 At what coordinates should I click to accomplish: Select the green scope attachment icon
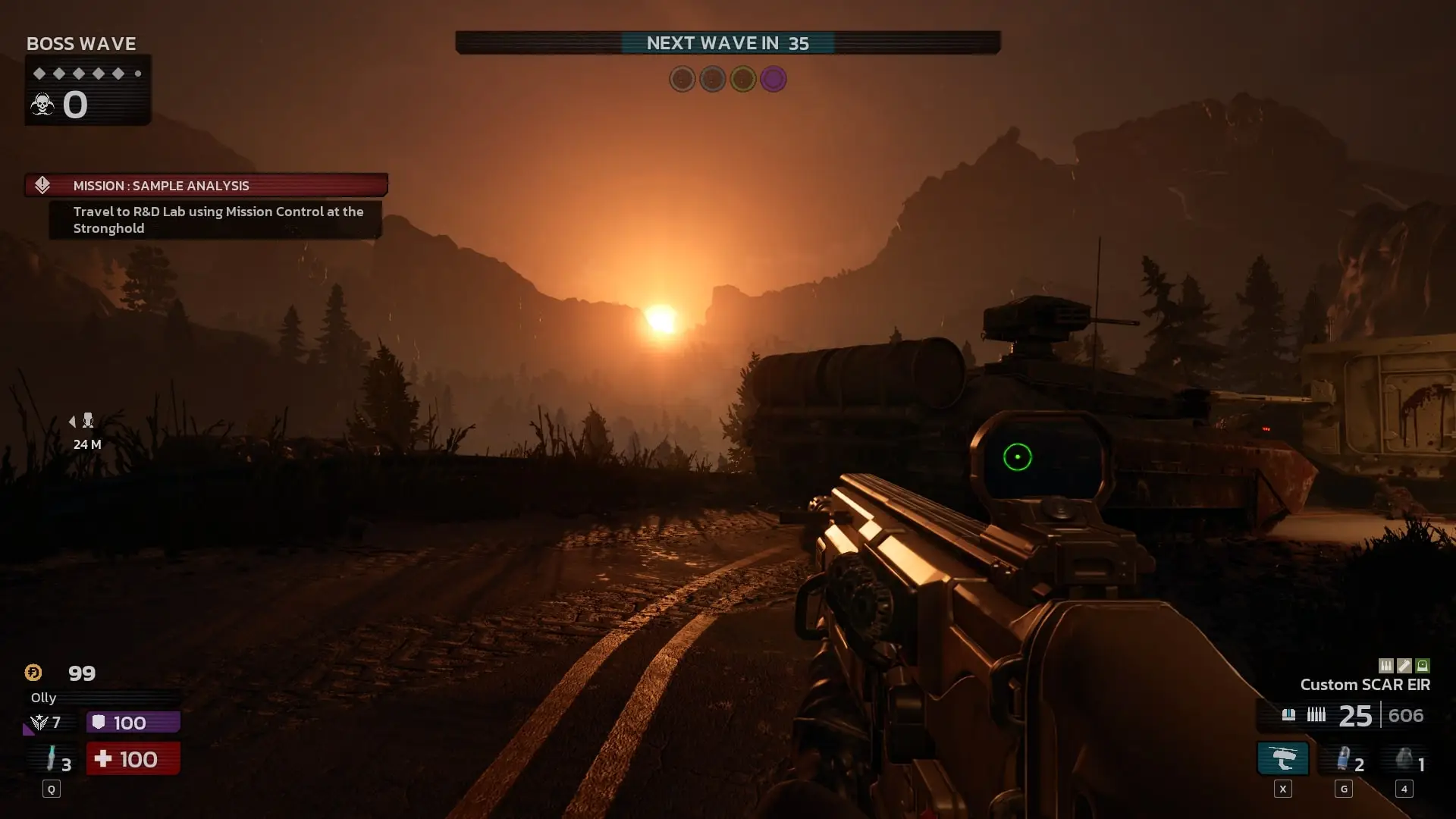(1423, 666)
